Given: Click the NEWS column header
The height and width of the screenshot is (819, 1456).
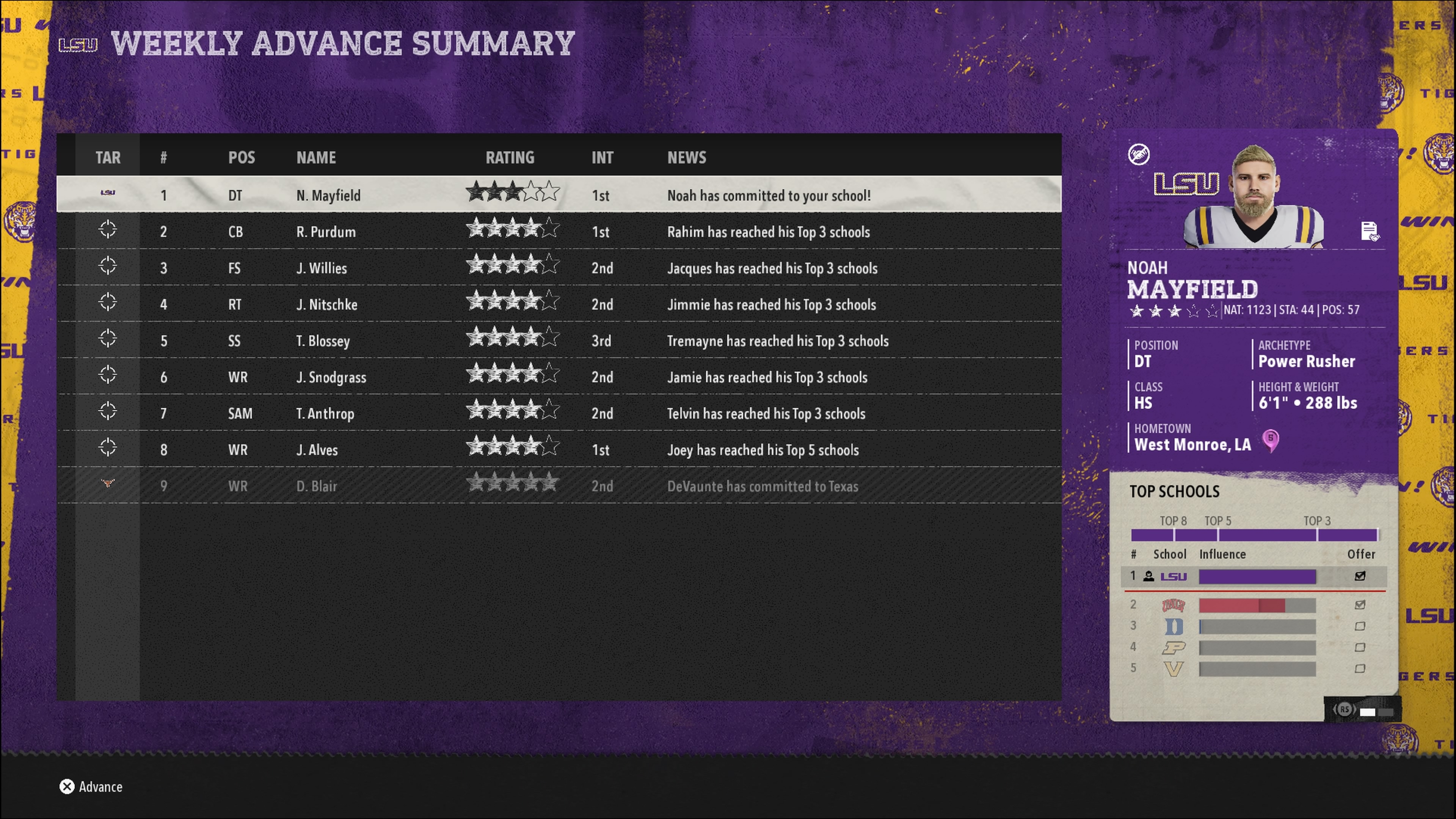Looking at the screenshot, I should coord(686,158).
